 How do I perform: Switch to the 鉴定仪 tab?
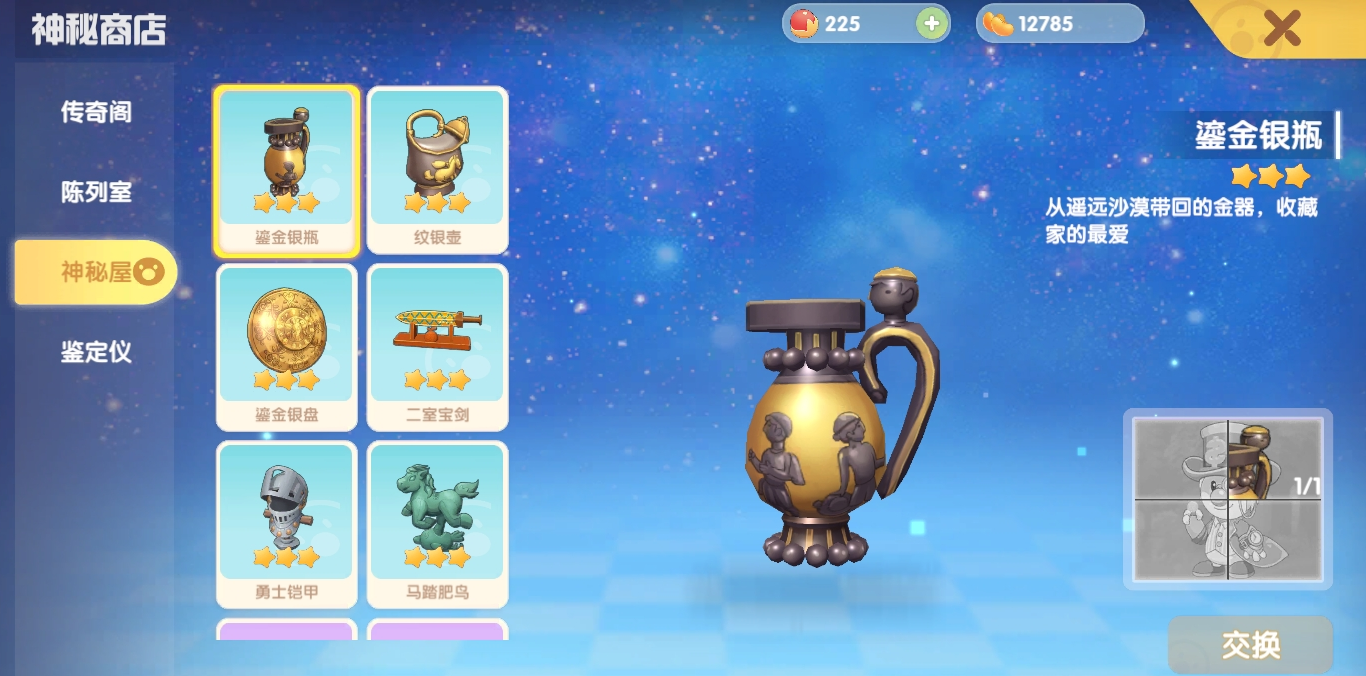(x=96, y=352)
